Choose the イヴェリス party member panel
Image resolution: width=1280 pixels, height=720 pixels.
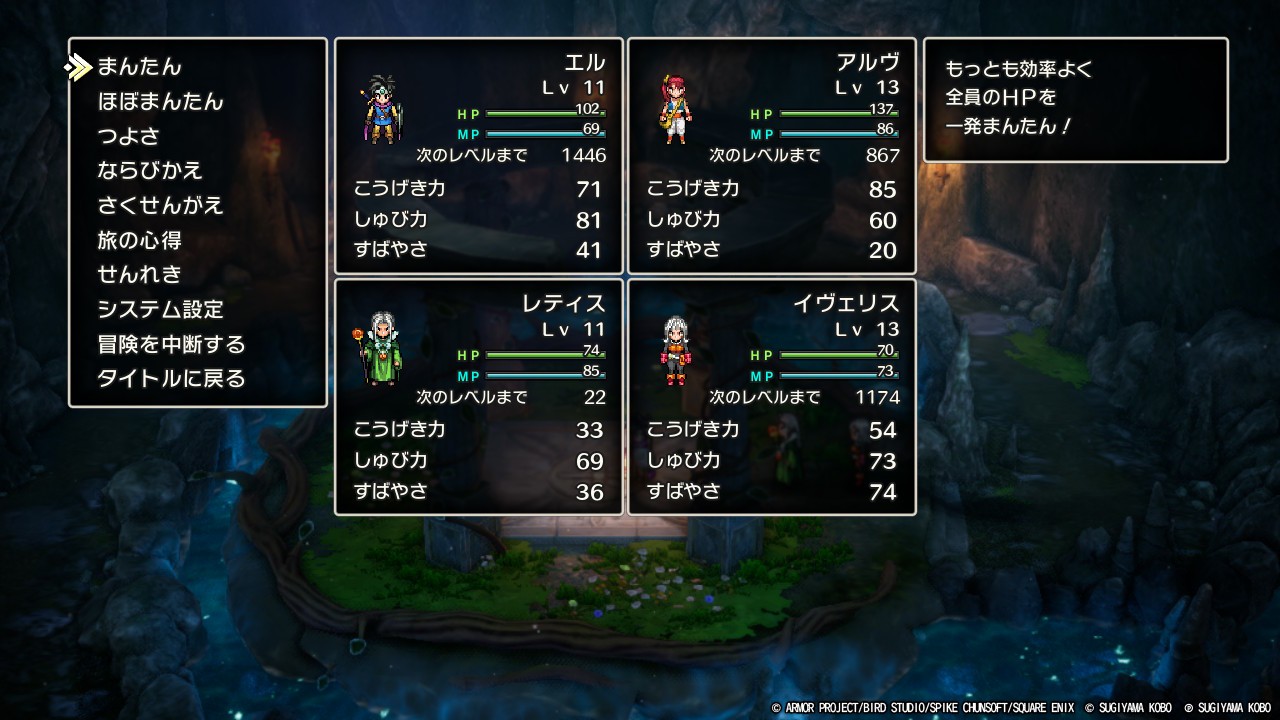click(771, 397)
